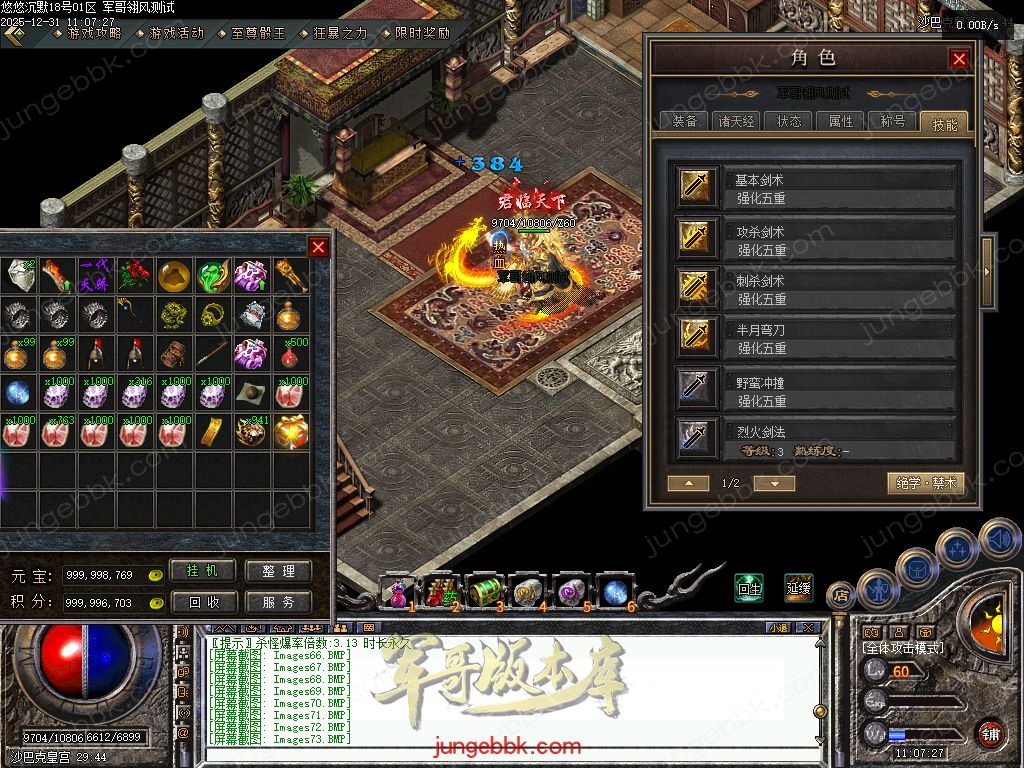Open the 属性 attributes tab

pyautogui.click(x=841, y=121)
